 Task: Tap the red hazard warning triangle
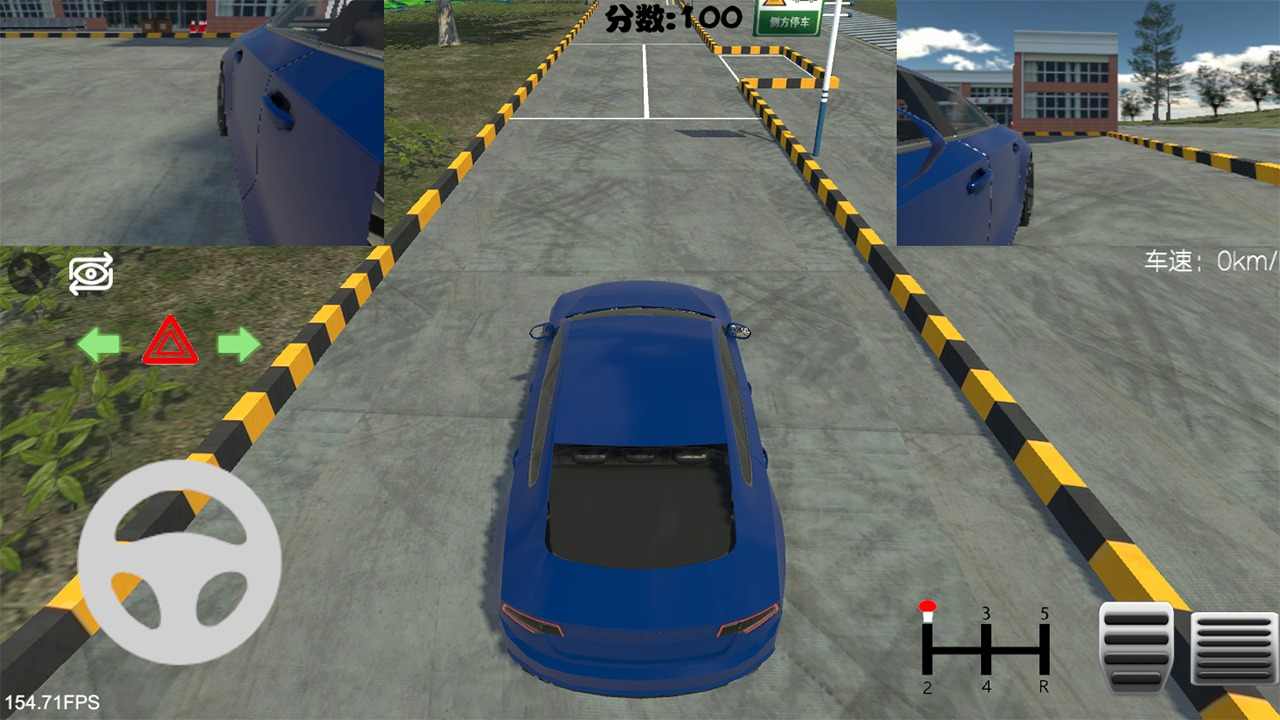pos(169,343)
